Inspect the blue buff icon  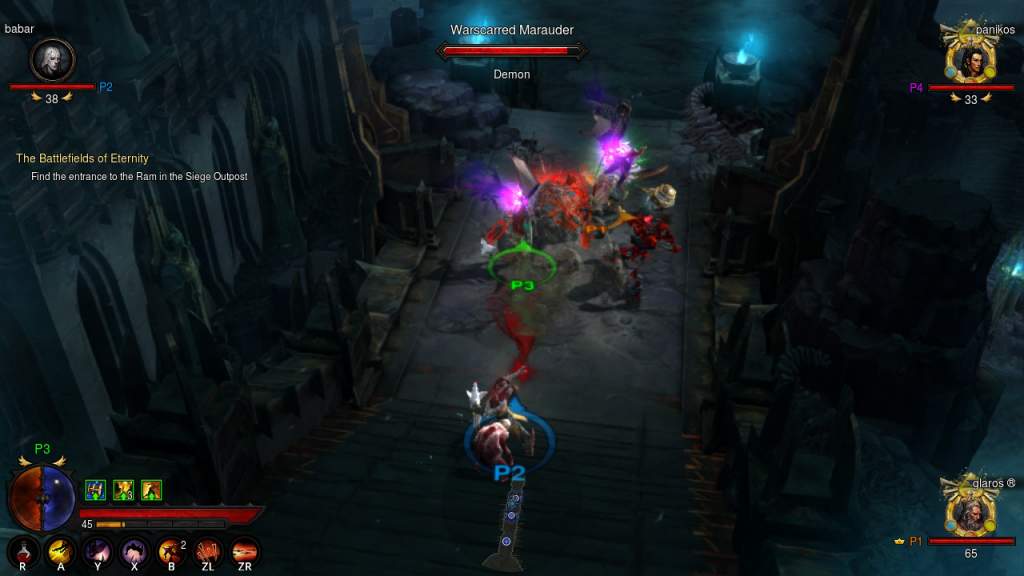[96, 489]
